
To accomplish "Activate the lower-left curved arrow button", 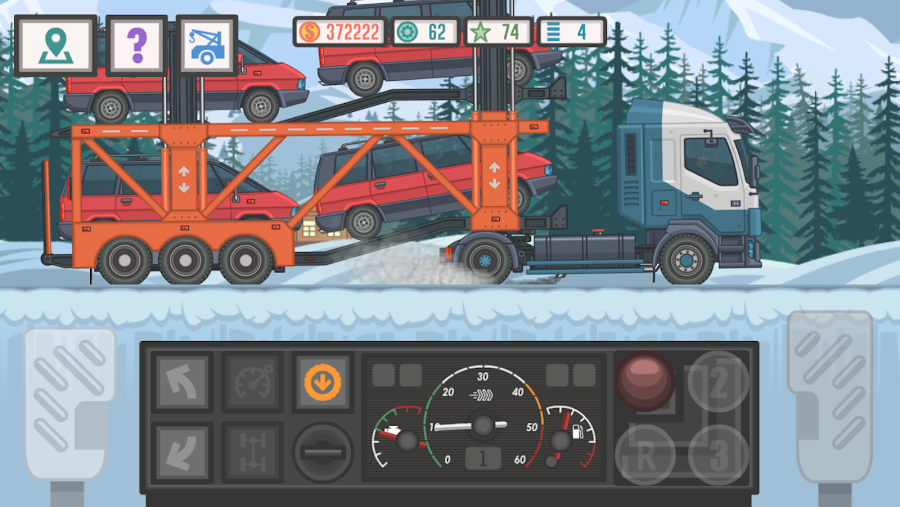I will [x=182, y=451].
